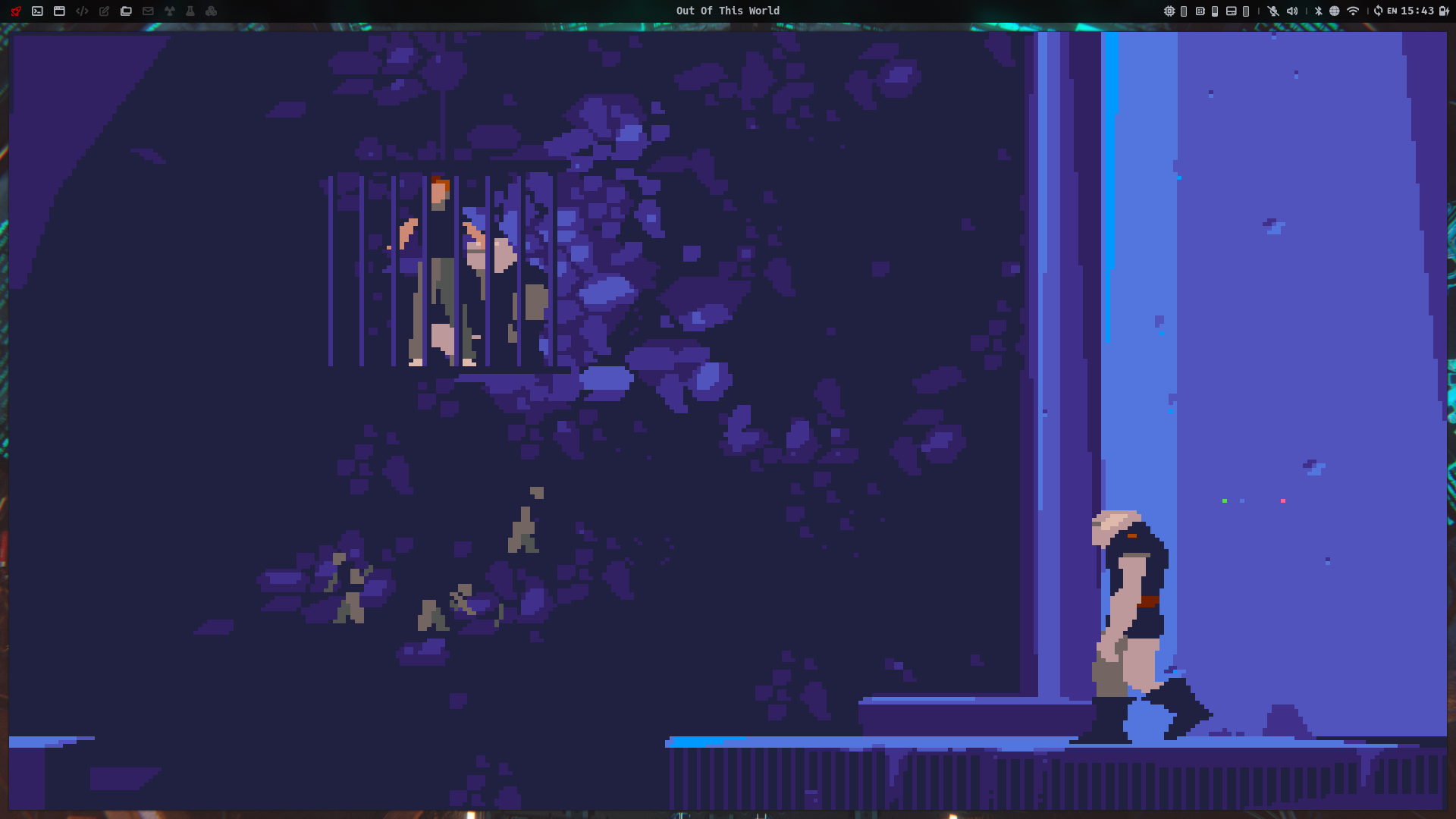1456x819 pixels.
Task: Open the EN keyboard layout switcher
Action: click(x=1392, y=11)
